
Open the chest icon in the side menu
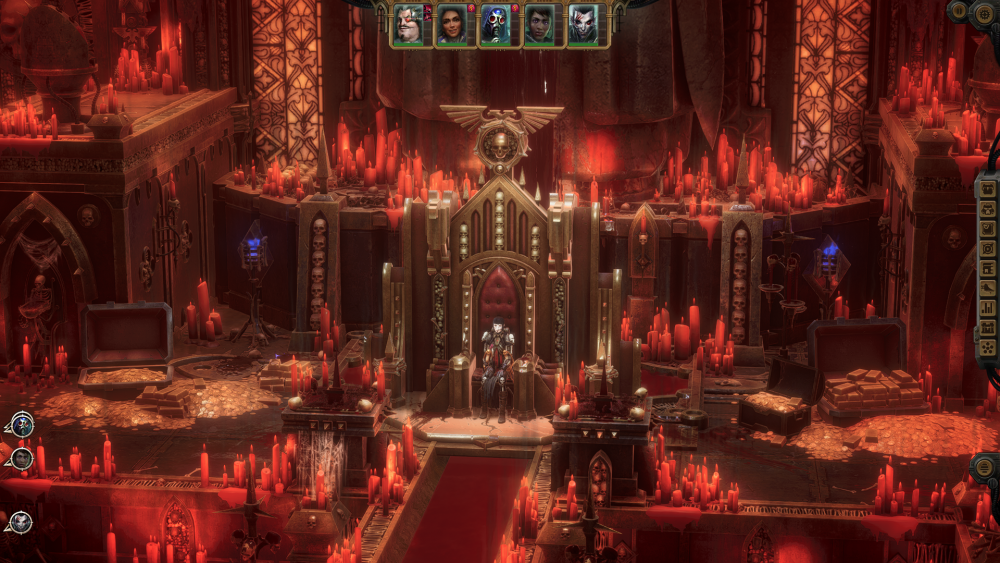point(988,188)
